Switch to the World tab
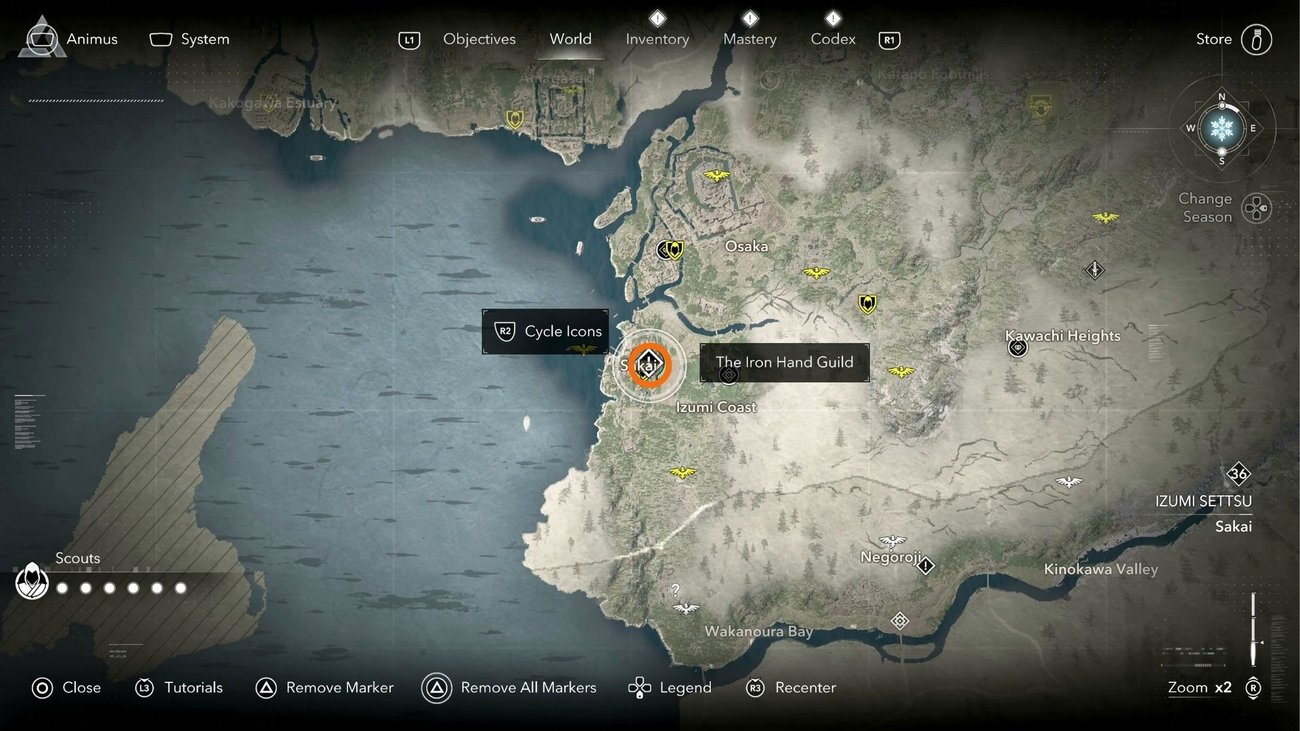Viewport: 1300px width, 731px height. click(x=570, y=39)
